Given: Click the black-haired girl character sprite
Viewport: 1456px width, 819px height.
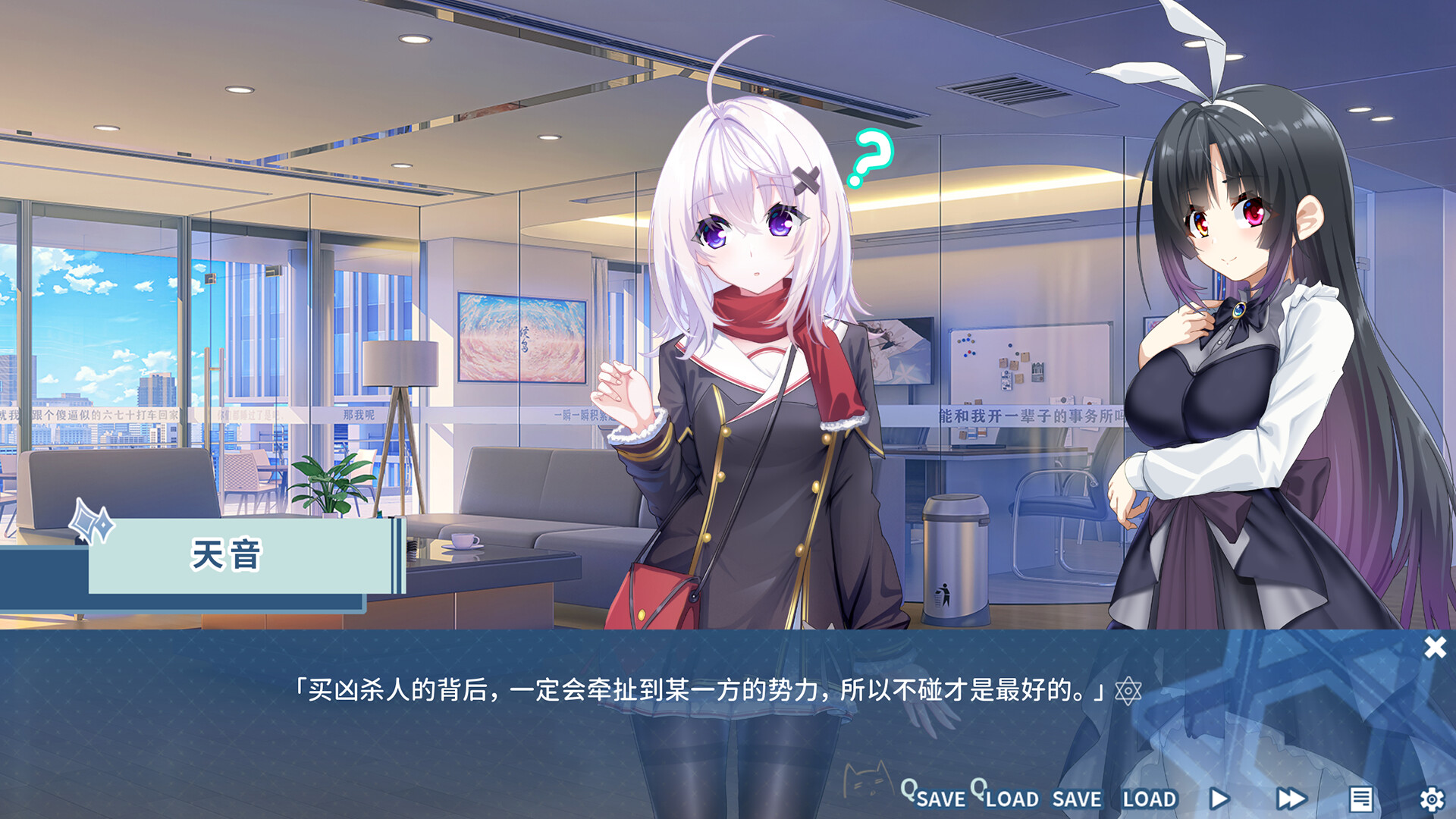Looking at the screenshot, I should (x=1228, y=341).
